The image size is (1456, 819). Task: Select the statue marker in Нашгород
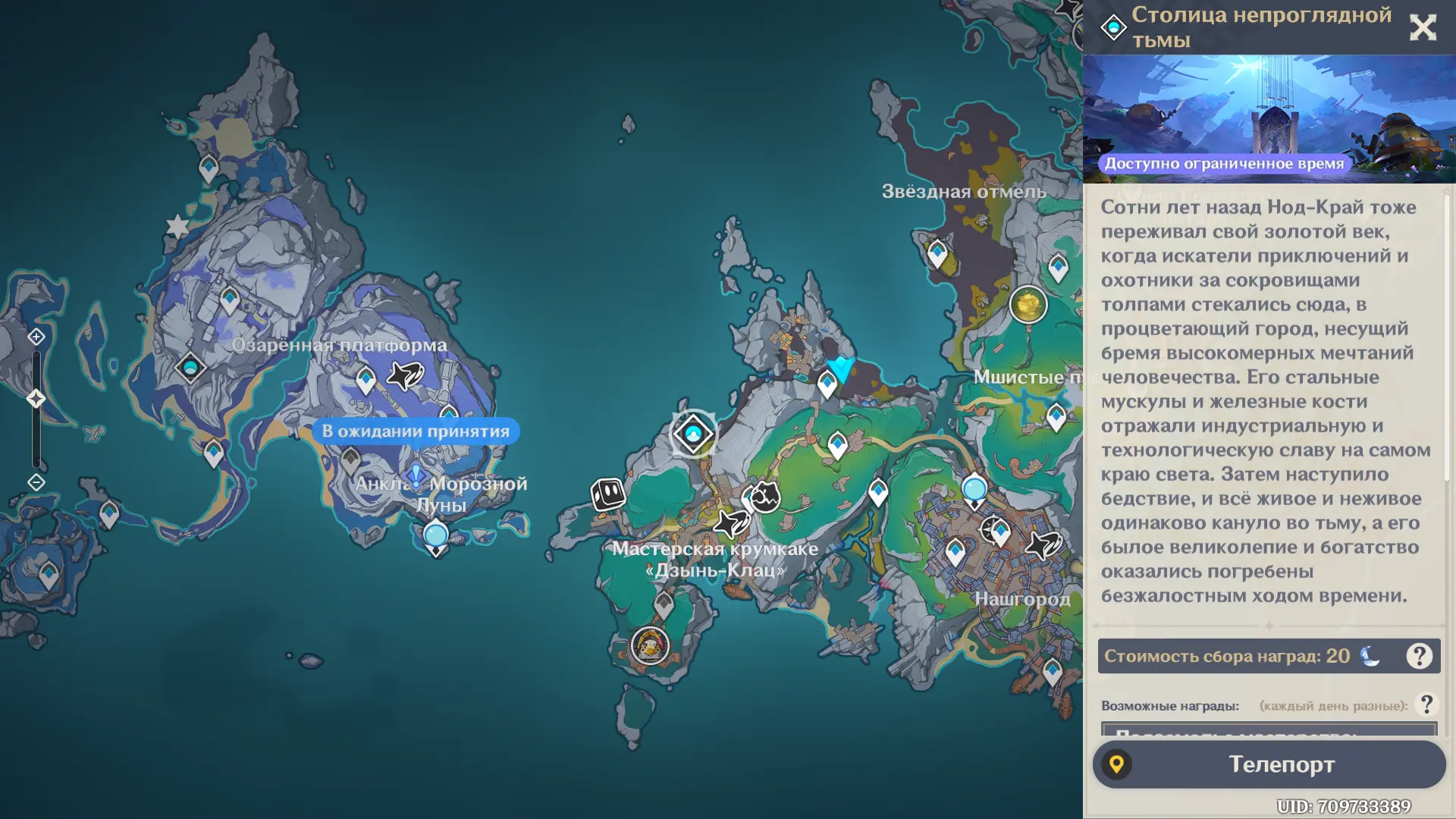[x=974, y=491]
